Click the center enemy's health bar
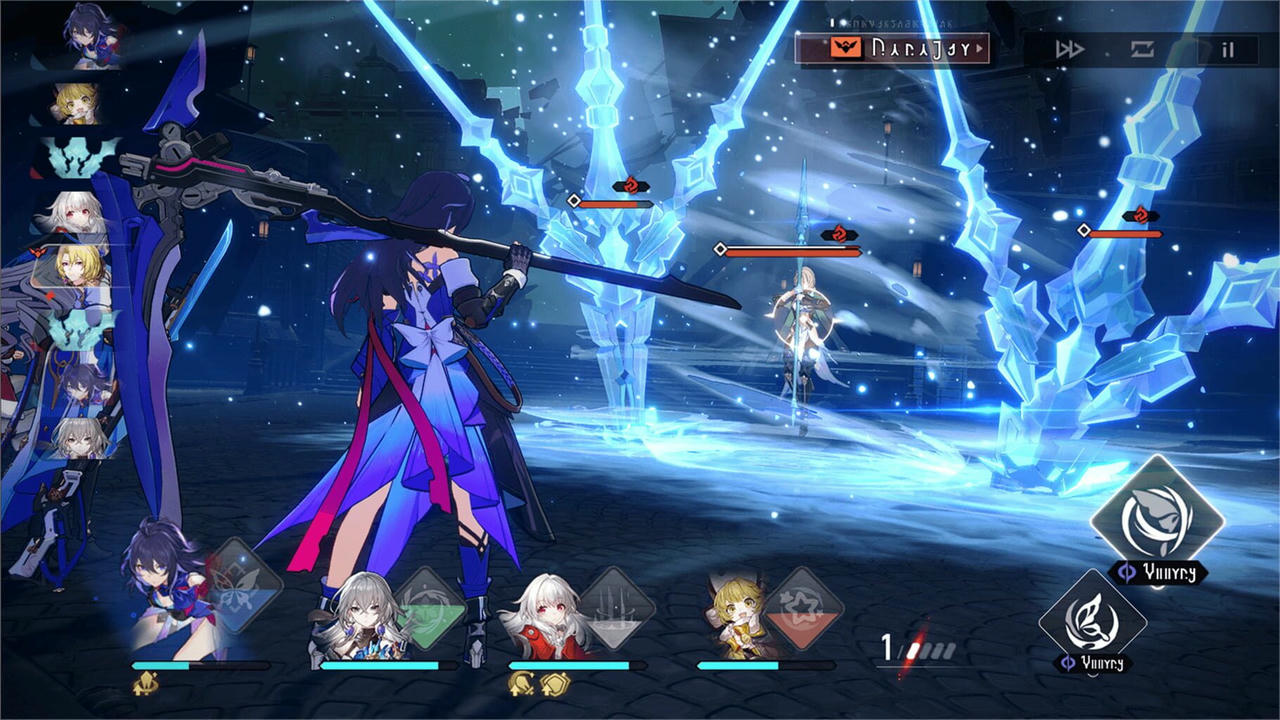This screenshot has height=720, width=1280. 790,250
